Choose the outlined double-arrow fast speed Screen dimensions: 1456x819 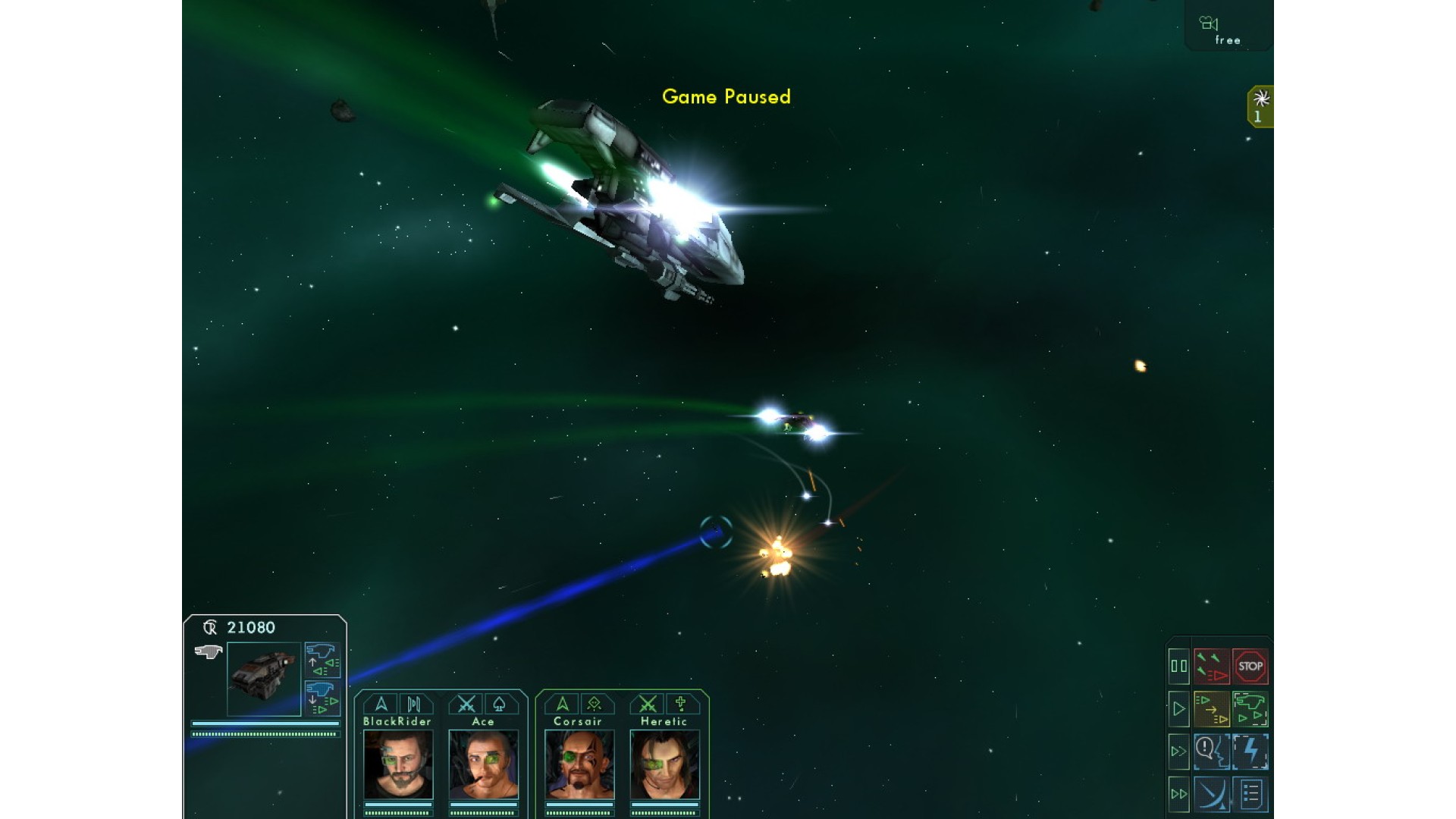[x=1178, y=752]
